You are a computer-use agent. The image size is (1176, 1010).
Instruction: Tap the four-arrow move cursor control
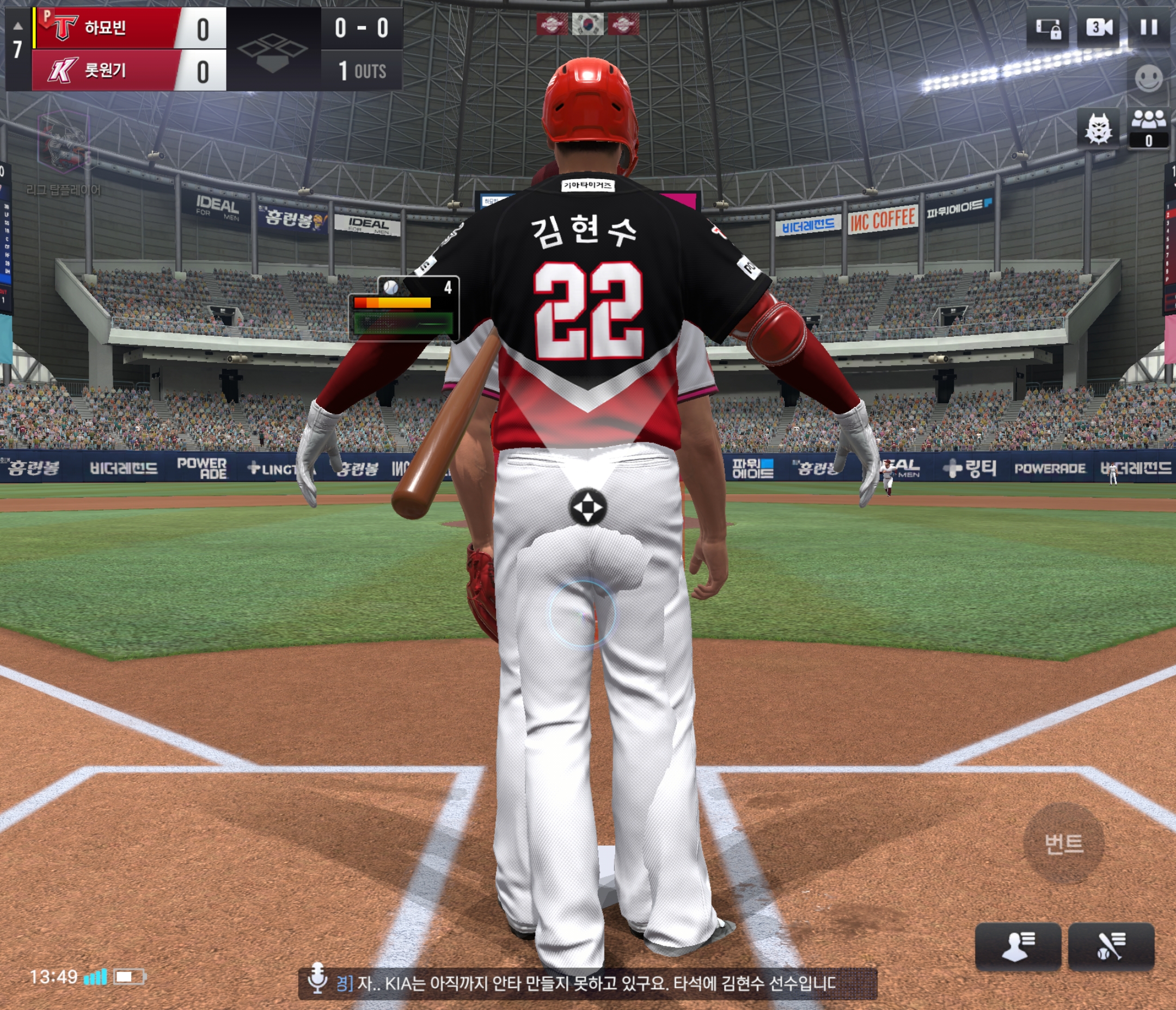click(x=587, y=507)
